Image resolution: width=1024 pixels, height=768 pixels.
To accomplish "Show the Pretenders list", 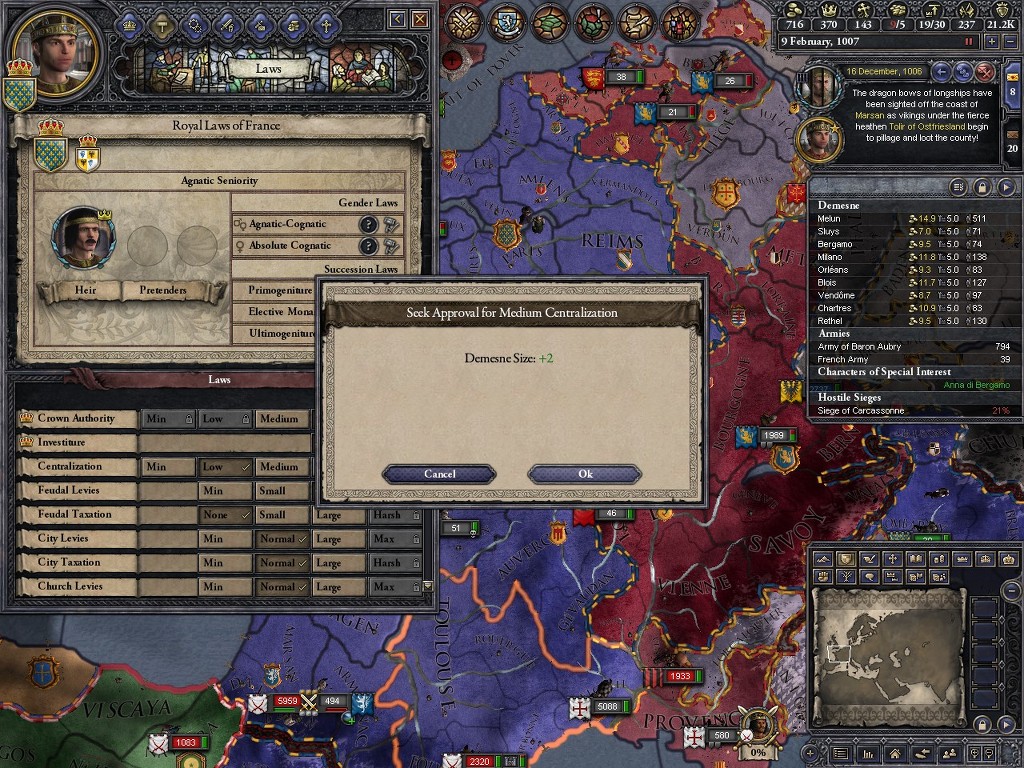I will [x=162, y=291].
